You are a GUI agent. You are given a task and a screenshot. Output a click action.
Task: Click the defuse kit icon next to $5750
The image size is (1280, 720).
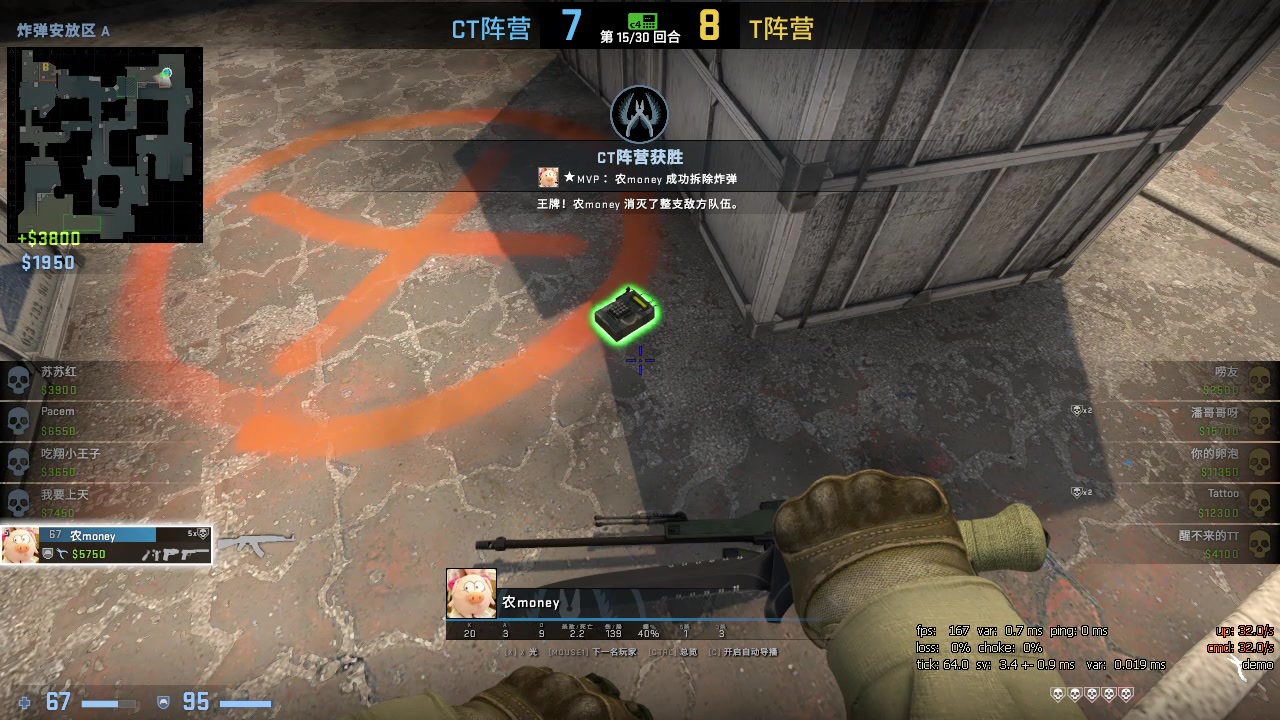coord(63,553)
